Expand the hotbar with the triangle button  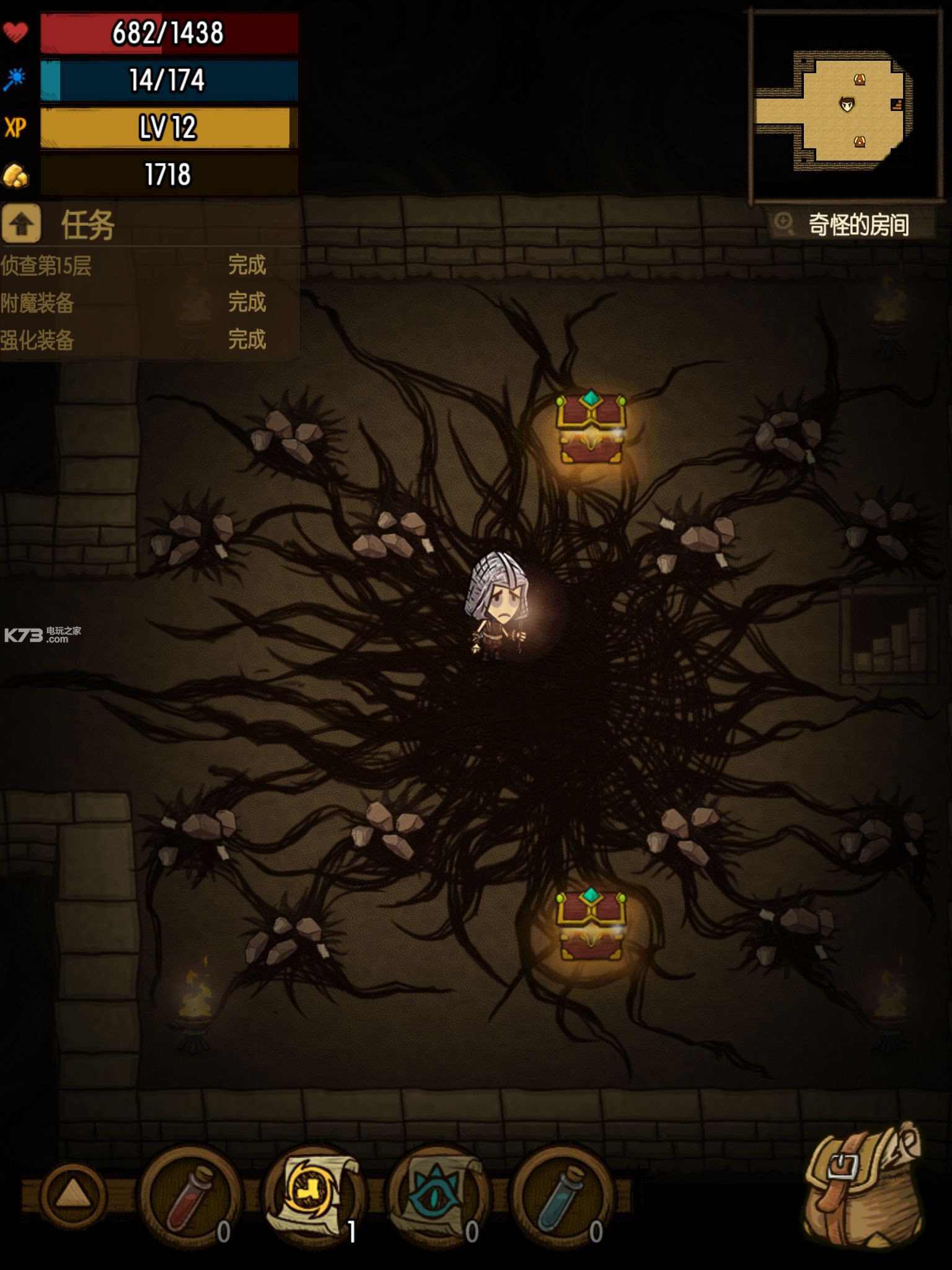pyautogui.click(x=73, y=1194)
